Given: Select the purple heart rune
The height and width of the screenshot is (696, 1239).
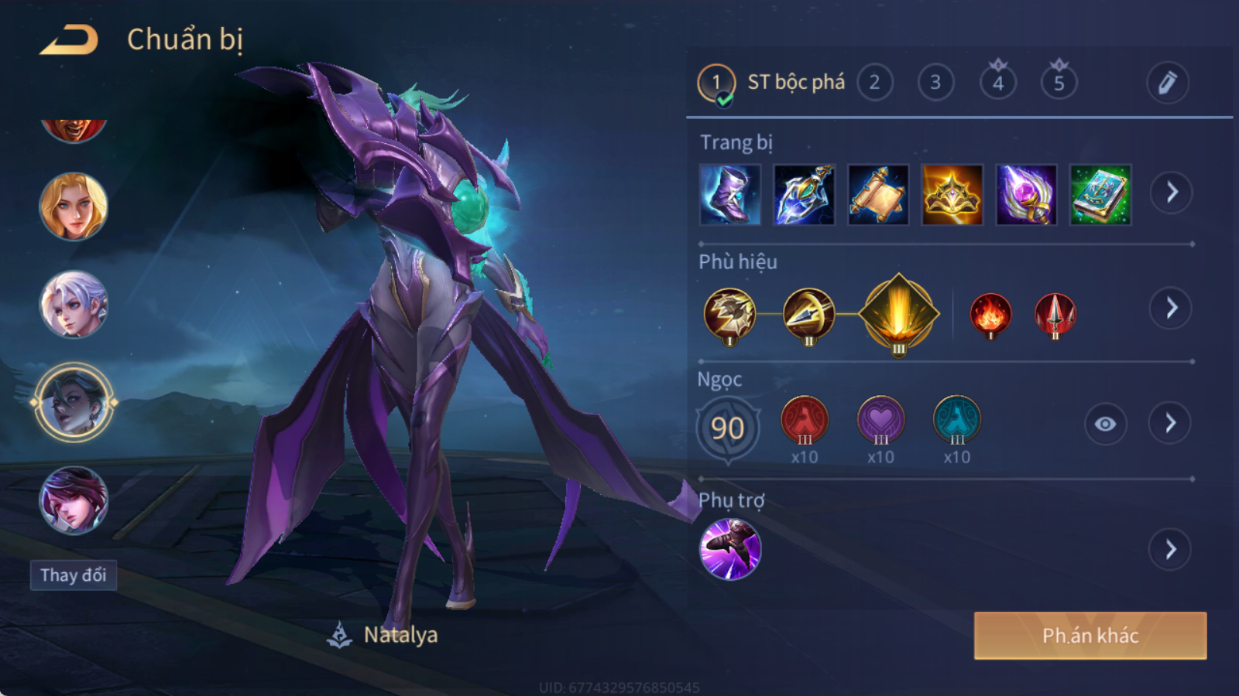Looking at the screenshot, I should point(881,420).
